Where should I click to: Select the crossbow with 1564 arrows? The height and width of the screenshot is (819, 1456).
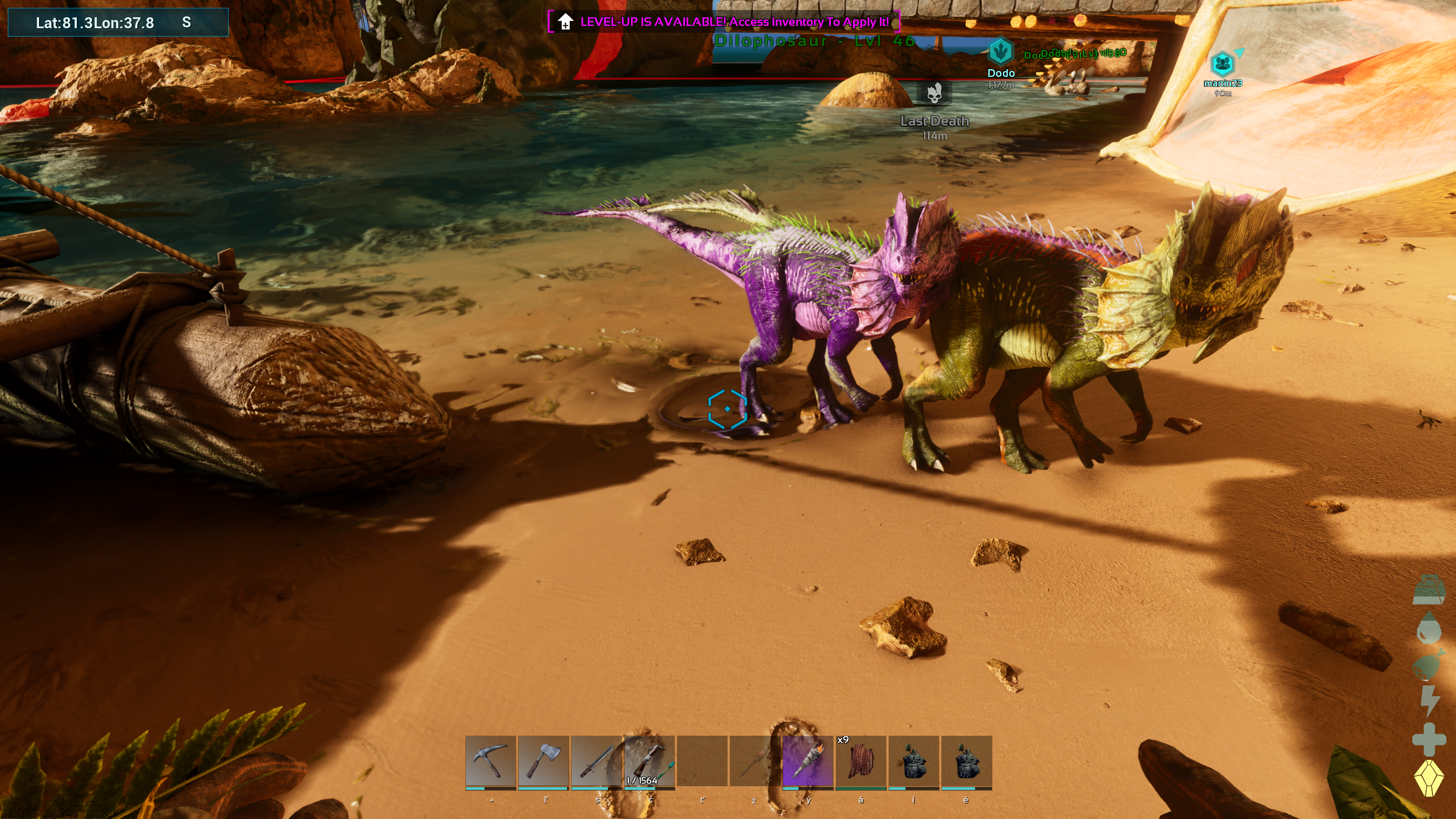[649, 761]
